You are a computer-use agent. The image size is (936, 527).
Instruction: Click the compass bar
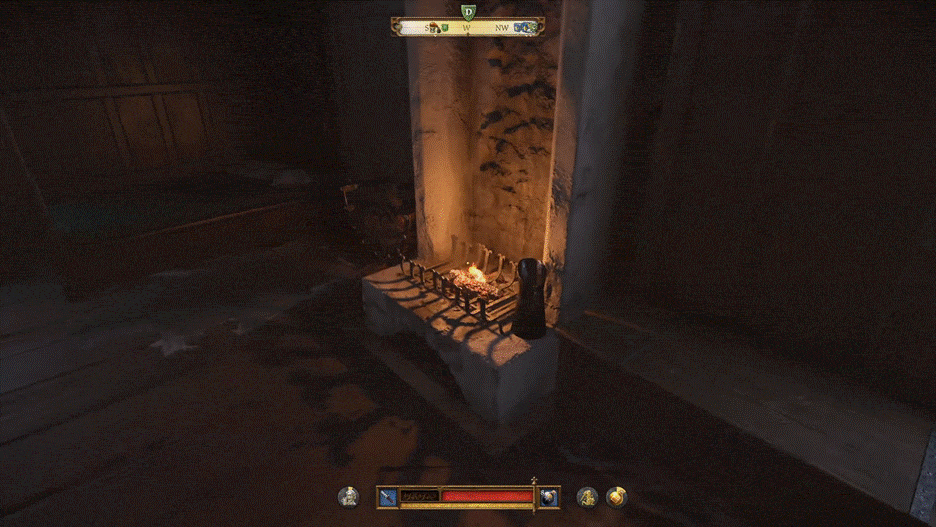(x=468, y=28)
